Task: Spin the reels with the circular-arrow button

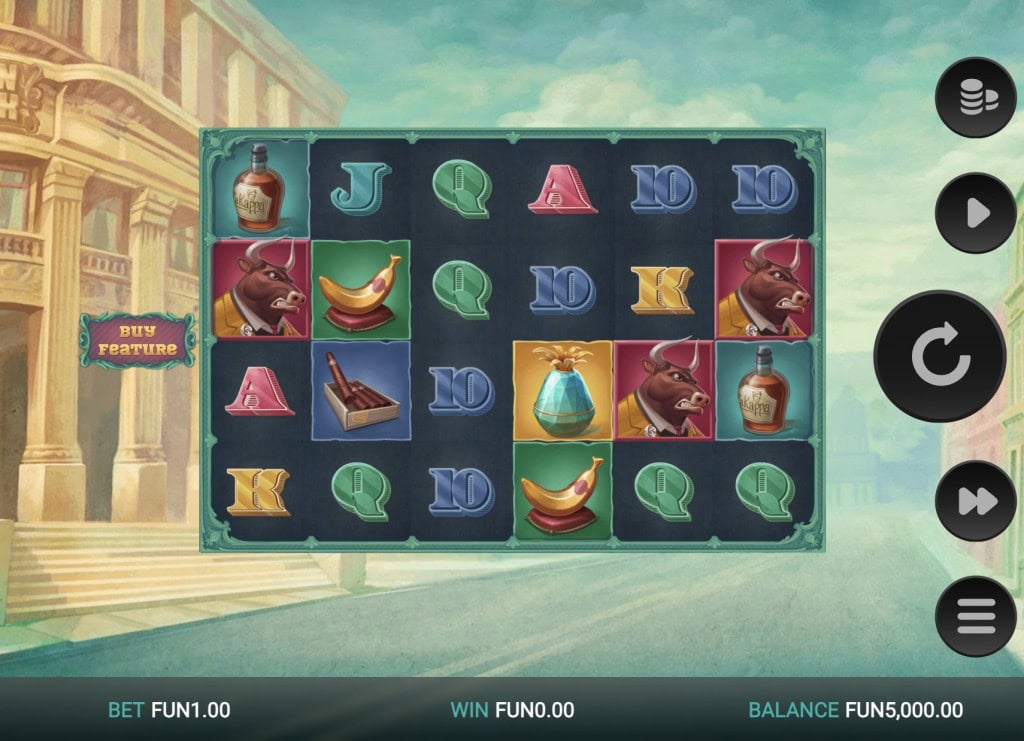Action: coord(939,357)
